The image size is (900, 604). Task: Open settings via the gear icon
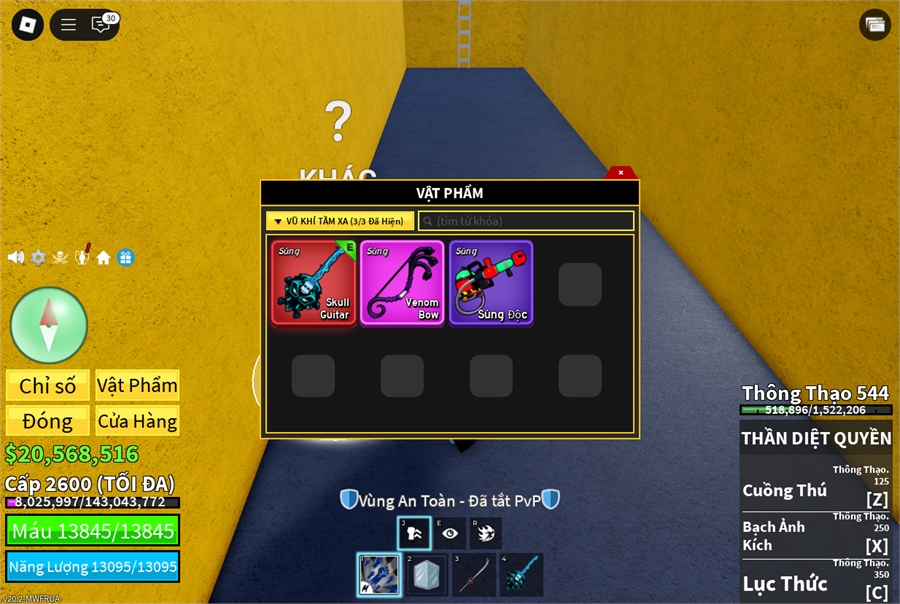click(38, 257)
